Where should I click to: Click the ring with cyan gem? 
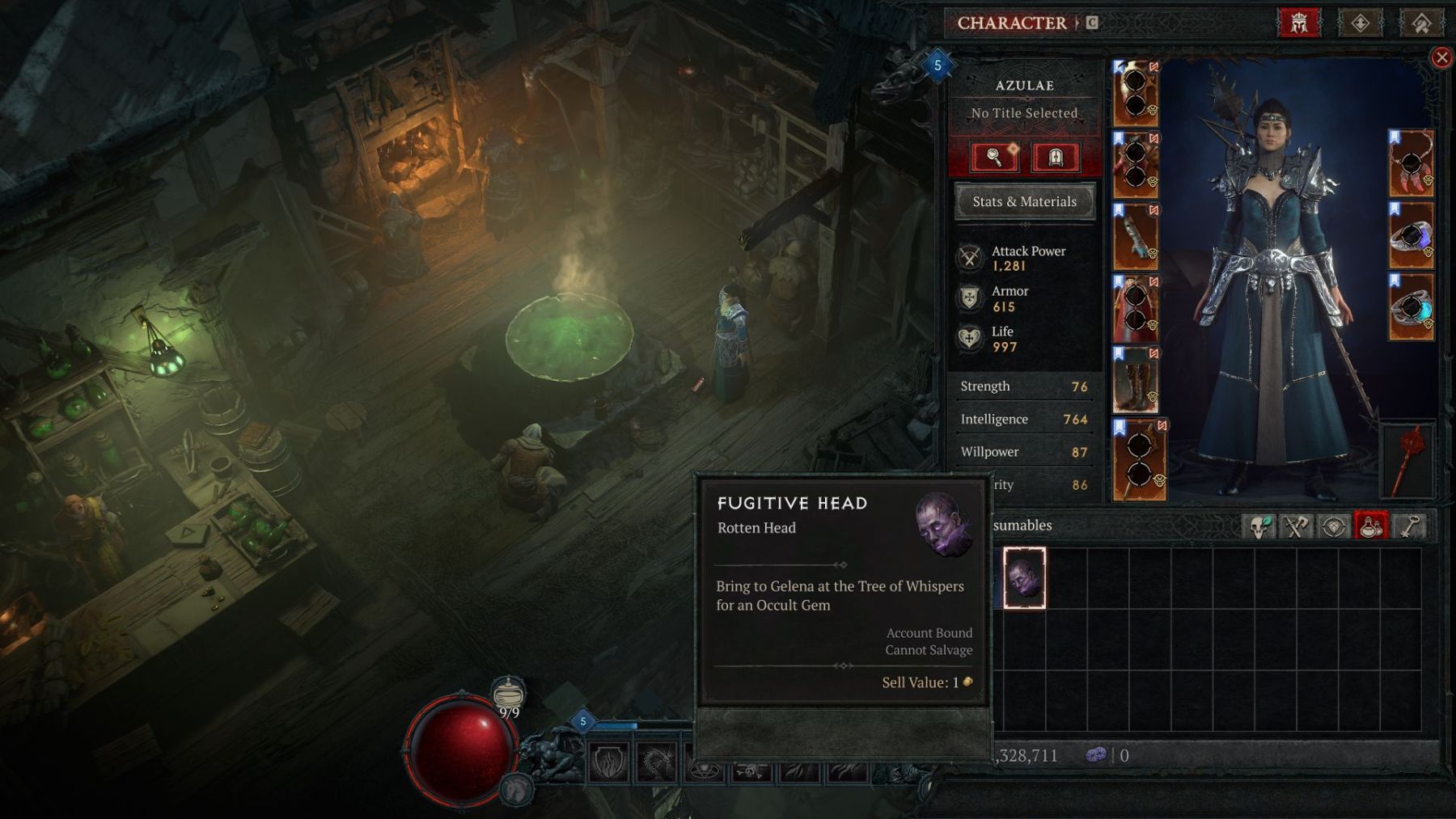1412,307
